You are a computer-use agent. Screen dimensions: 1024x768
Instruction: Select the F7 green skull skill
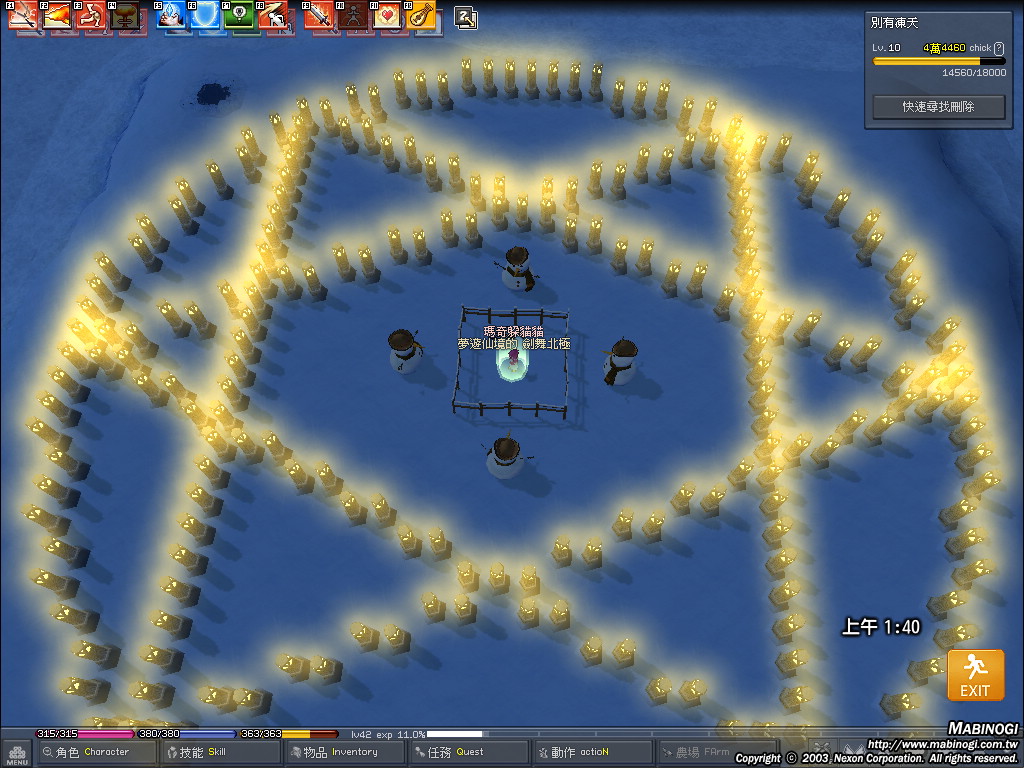(x=239, y=15)
